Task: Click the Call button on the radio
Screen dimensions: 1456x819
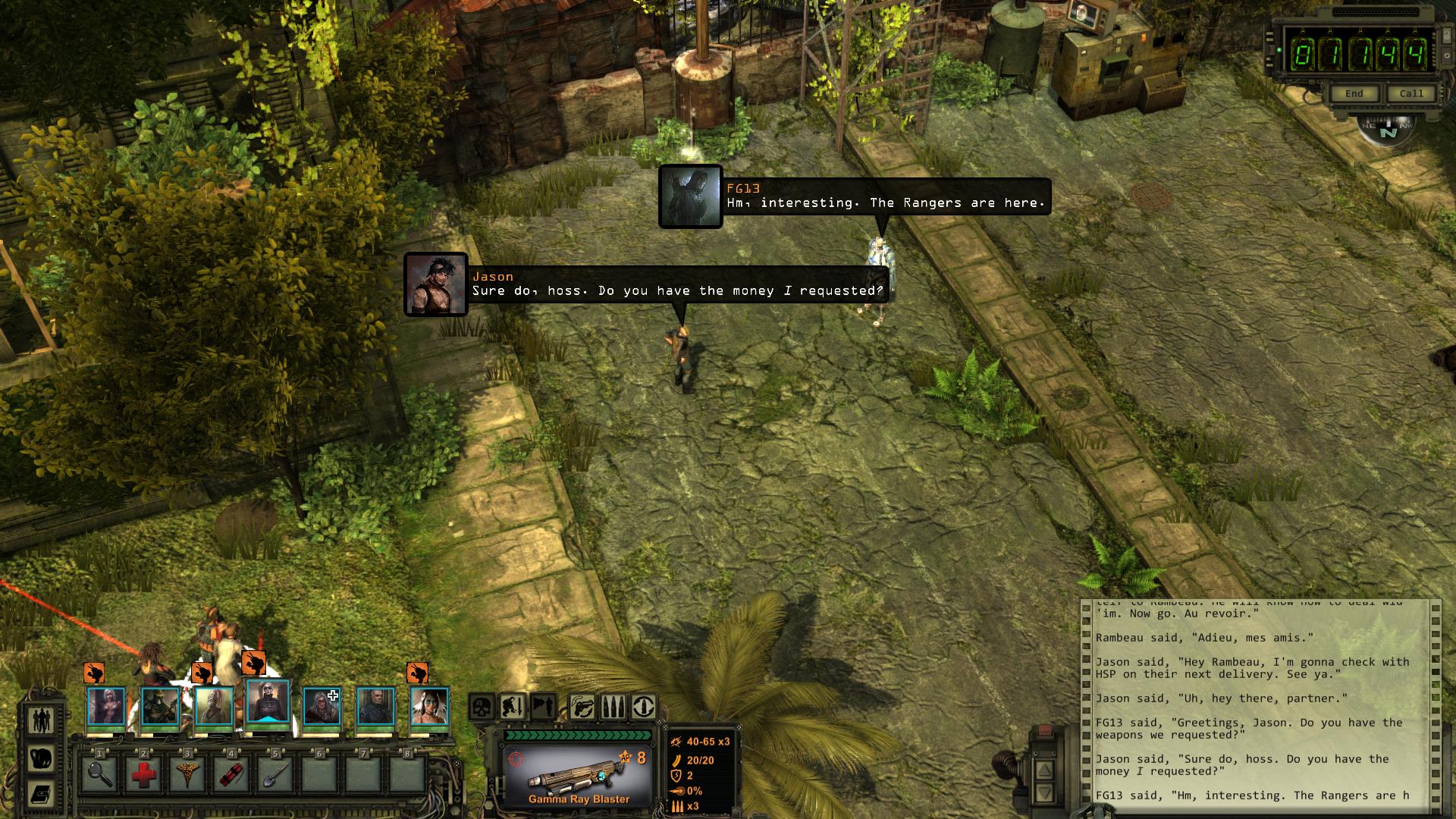Action: pyautogui.click(x=1411, y=93)
